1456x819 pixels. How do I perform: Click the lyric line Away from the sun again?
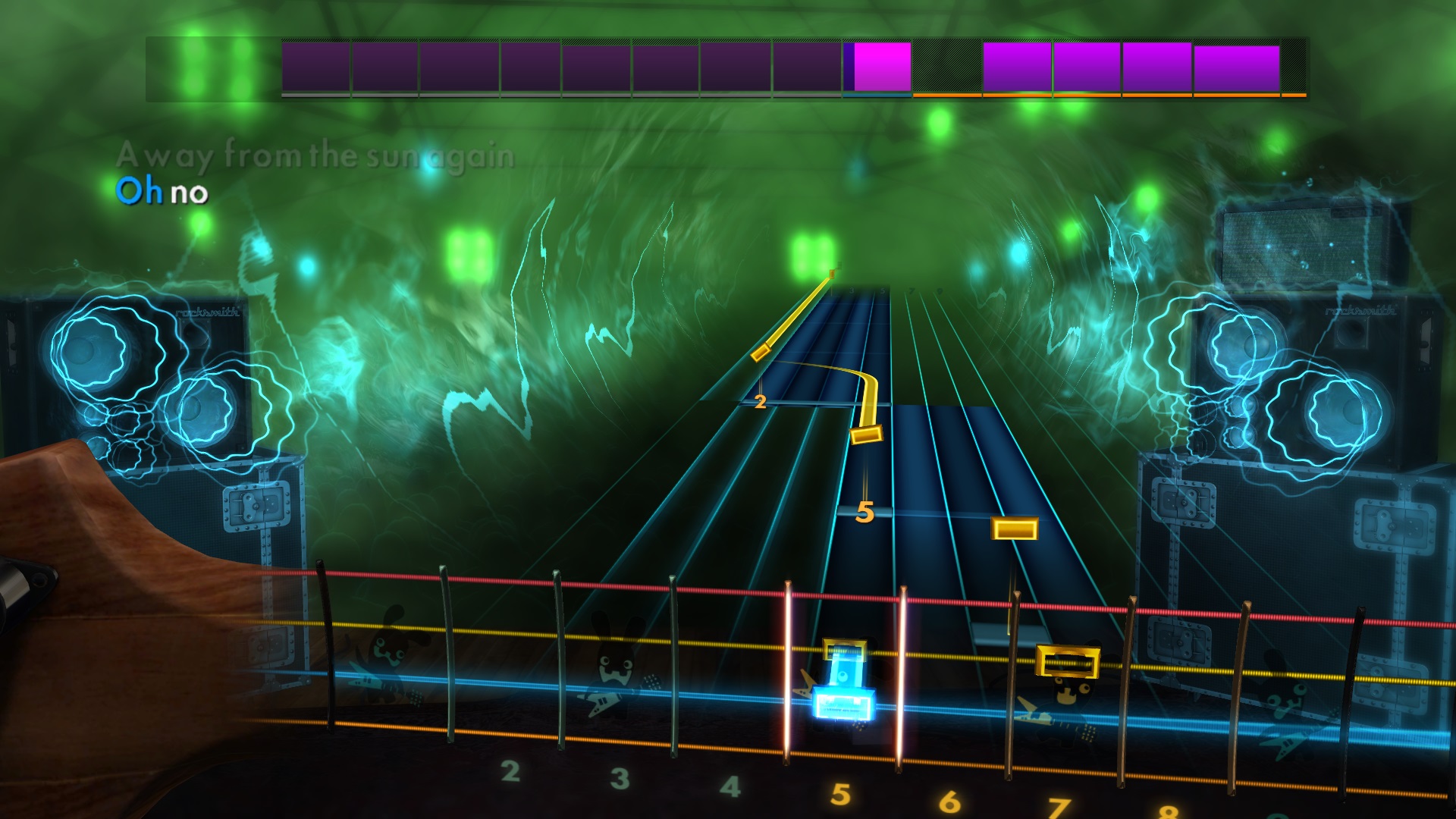(x=318, y=157)
